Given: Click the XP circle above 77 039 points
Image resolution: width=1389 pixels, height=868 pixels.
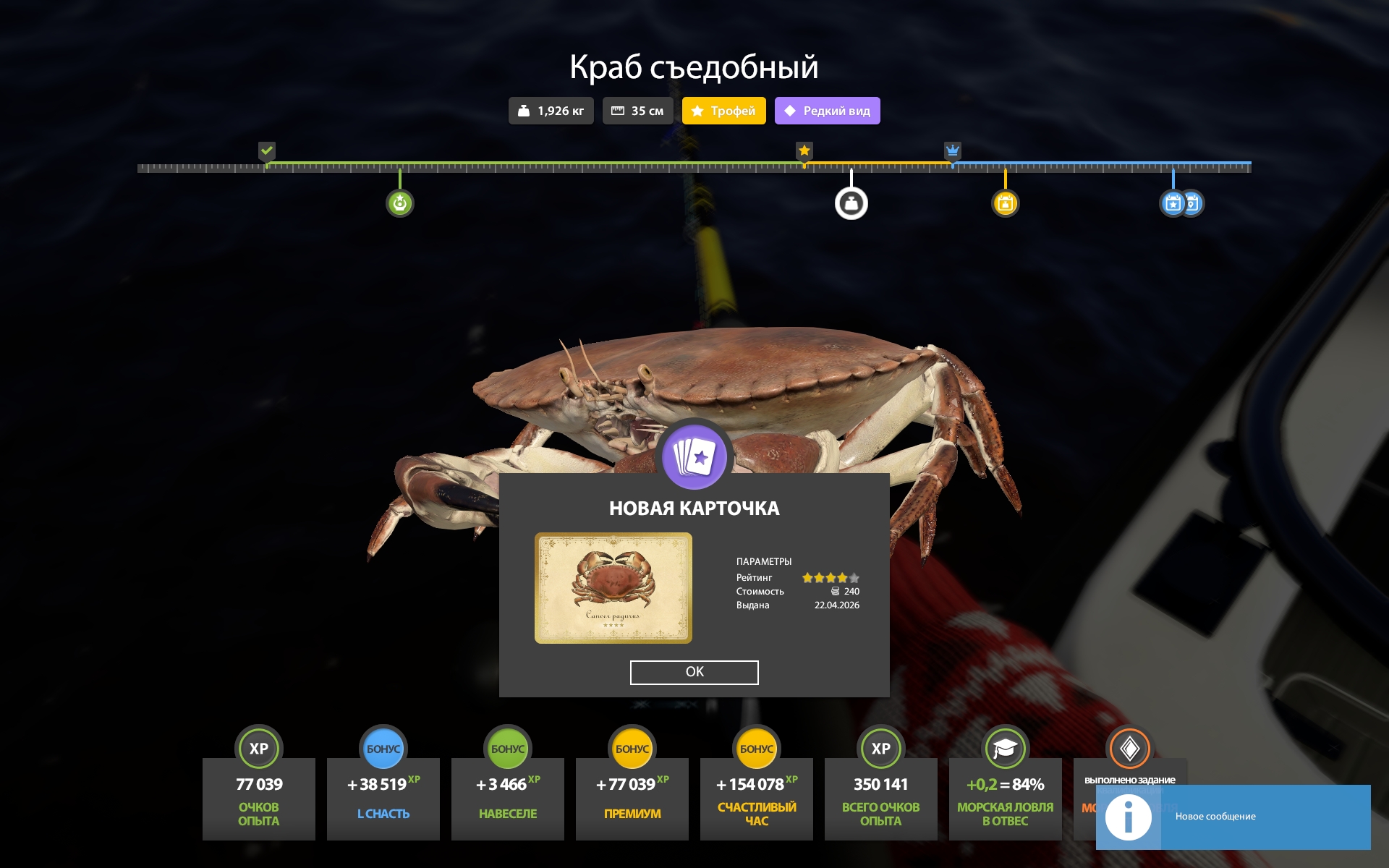Looking at the screenshot, I should coord(259,749).
